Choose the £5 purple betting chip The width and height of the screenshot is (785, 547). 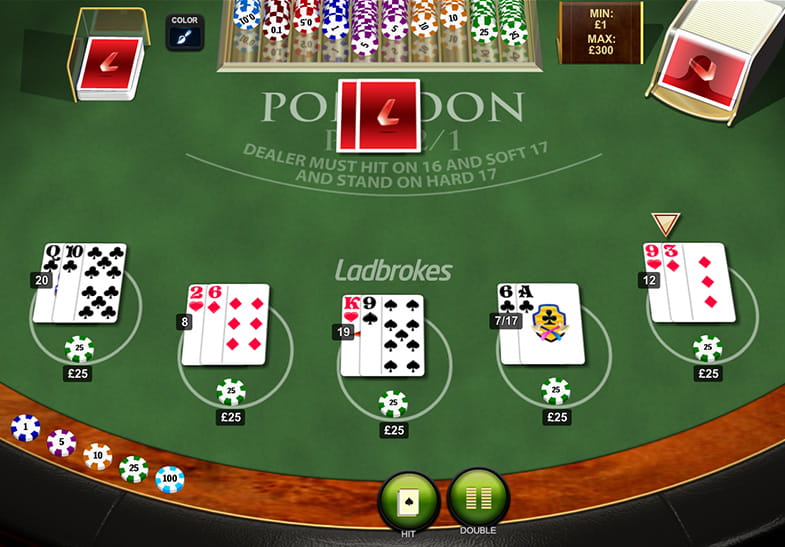coord(61,442)
